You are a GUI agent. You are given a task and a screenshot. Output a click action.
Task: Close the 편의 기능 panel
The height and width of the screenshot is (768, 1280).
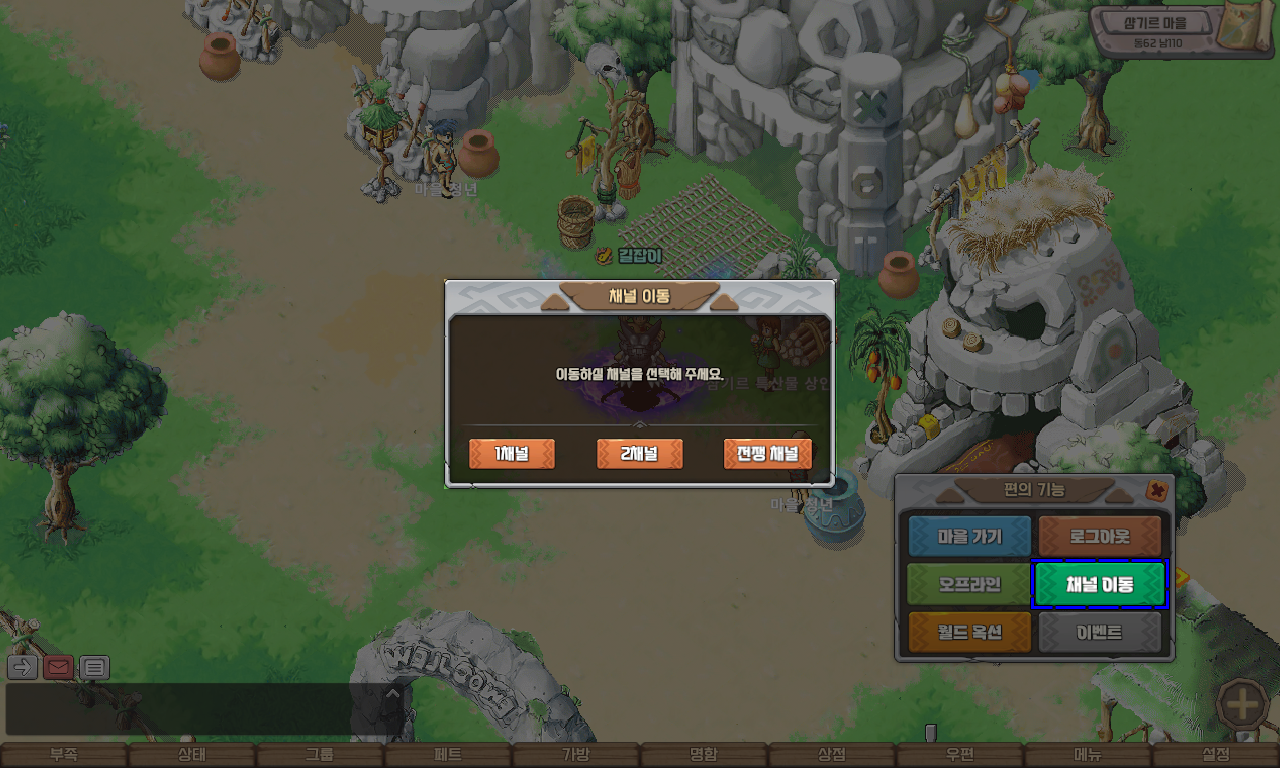click(x=1156, y=491)
